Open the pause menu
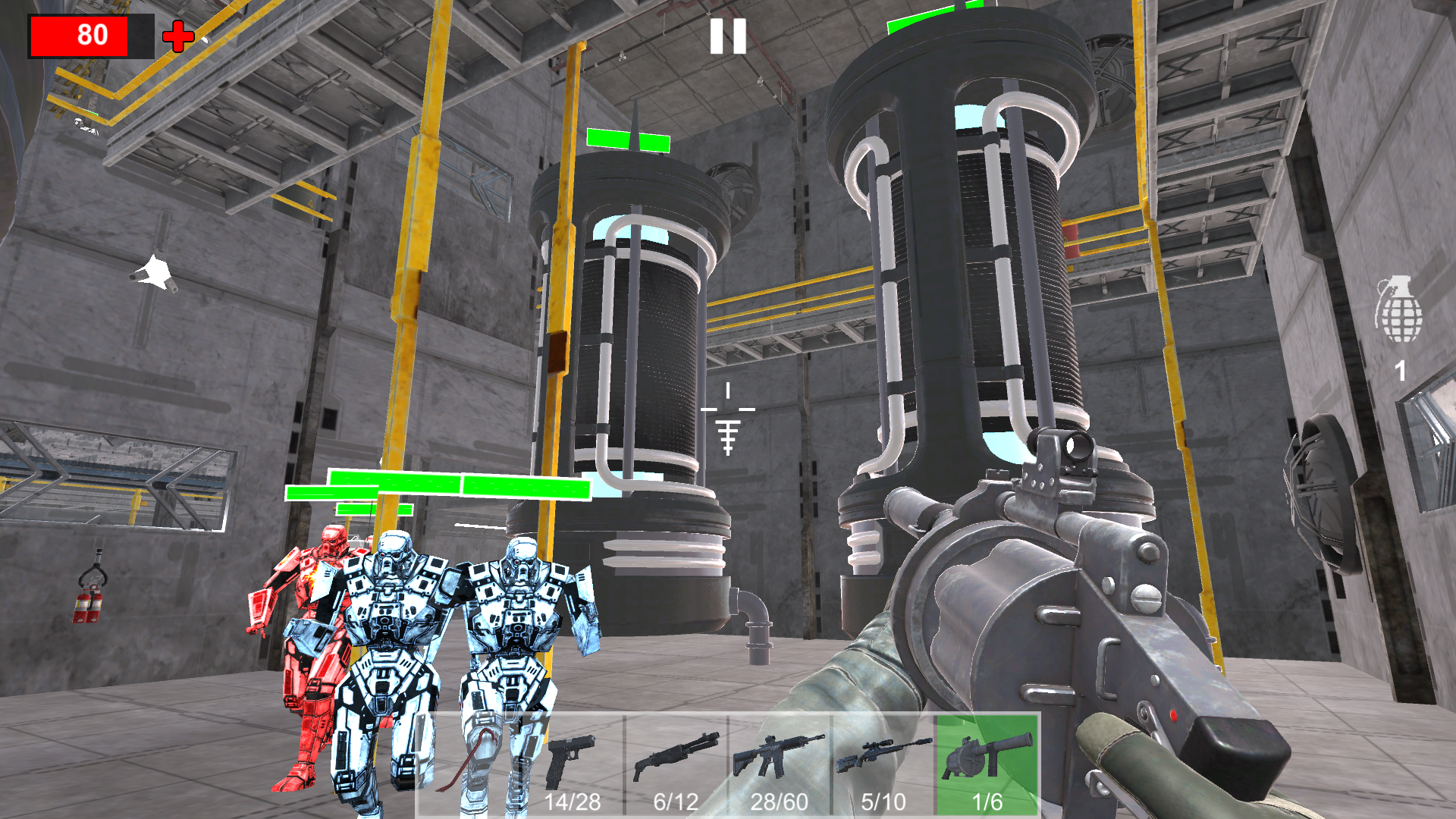 click(x=727, y=34)
